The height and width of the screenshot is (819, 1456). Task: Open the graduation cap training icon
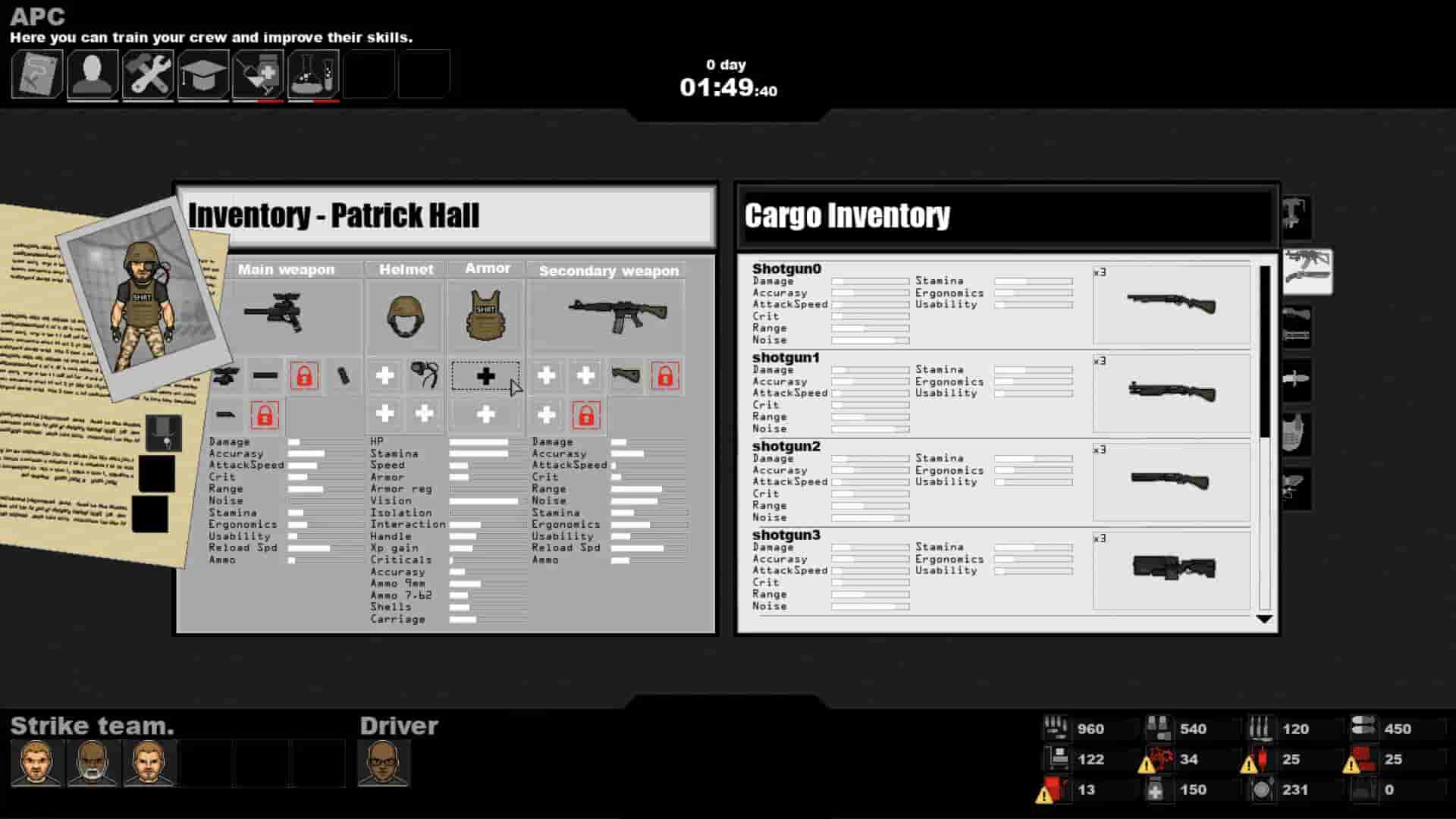[204, 73]
